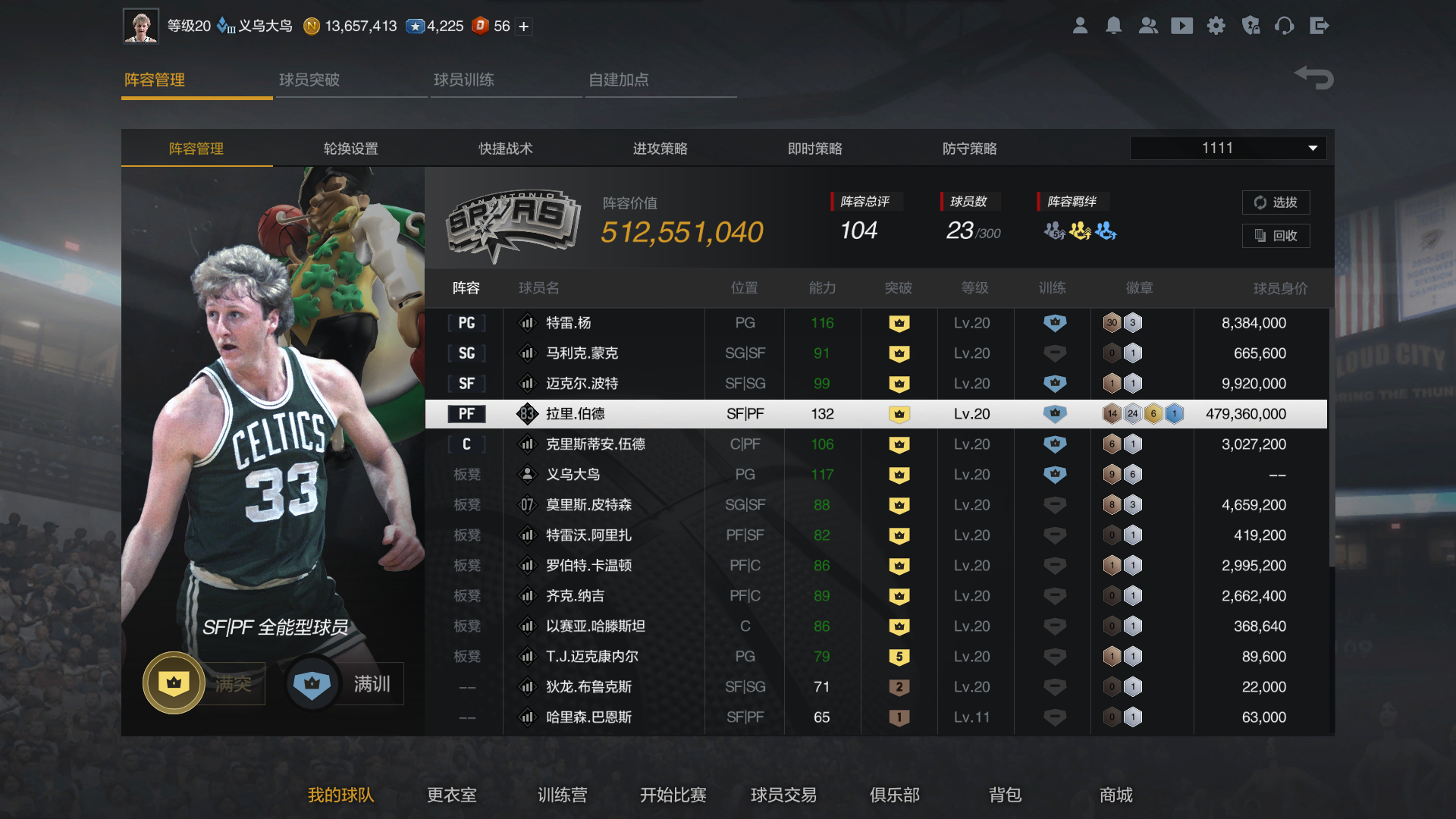
Task: Open notifications via bell icon
Action: point(1114,25)
